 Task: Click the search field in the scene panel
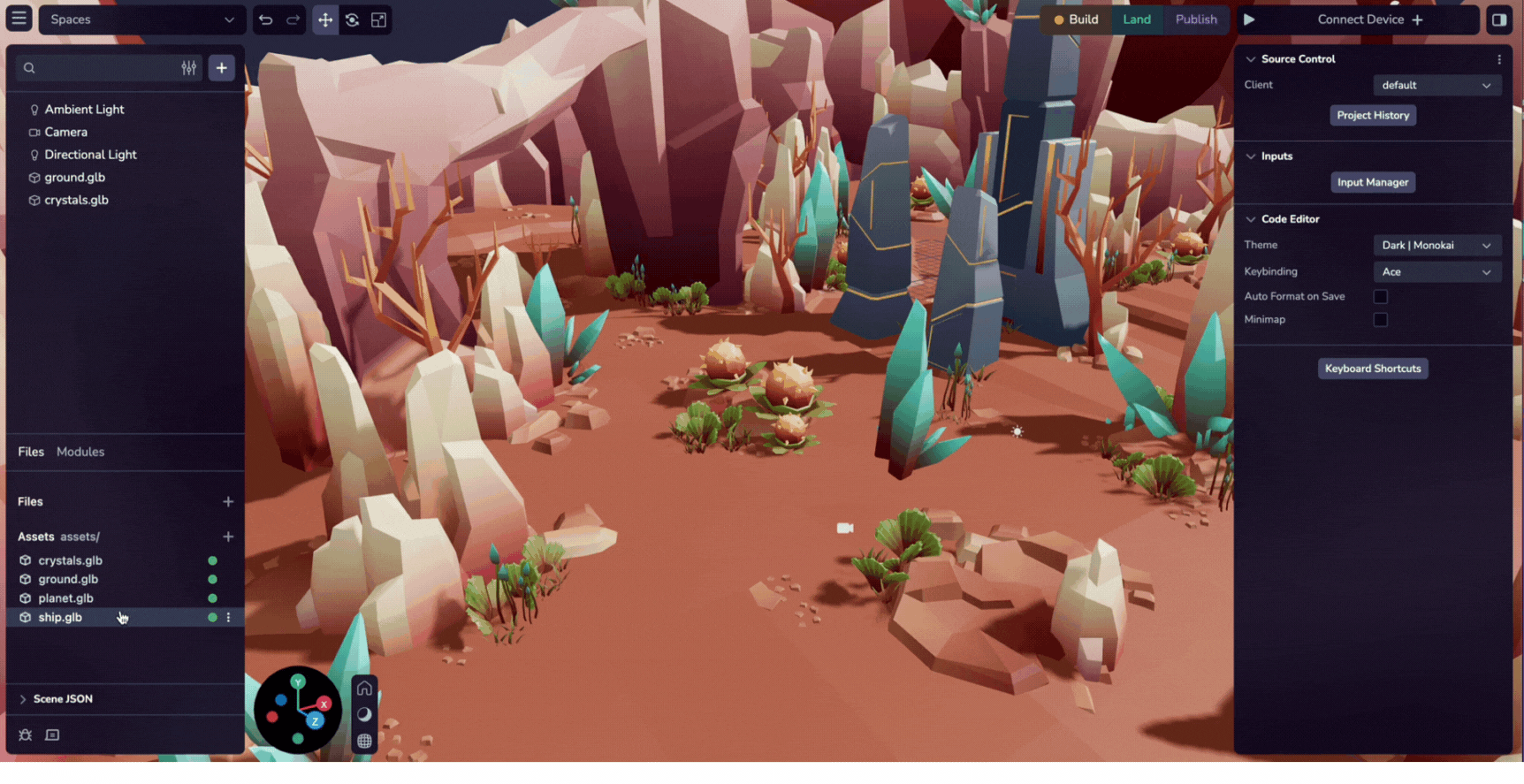[97, 67]
